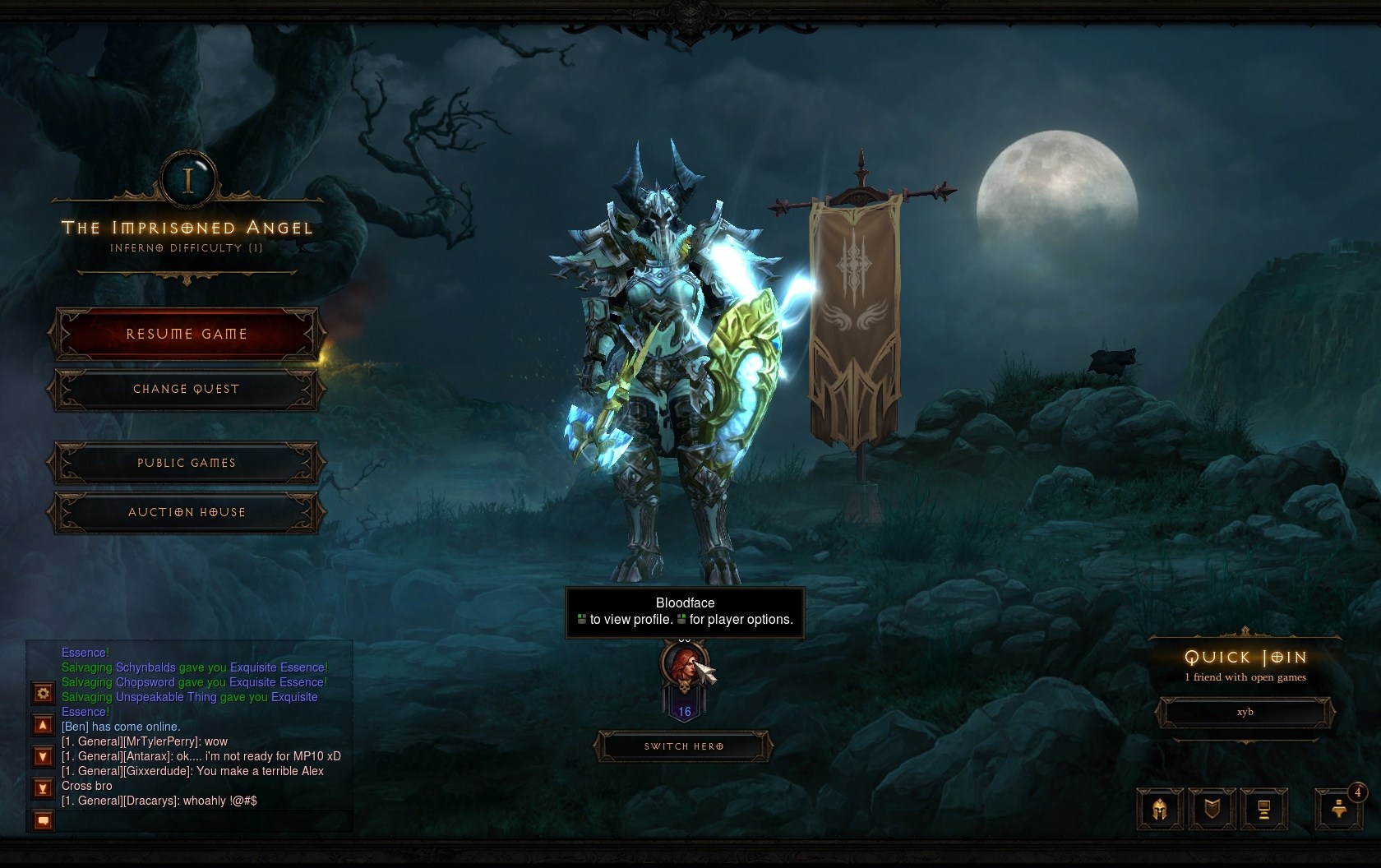Open the shield banner icon
Image resolution: width=1381 pixels, height=868 pixels.
pyautogui.click(x=1212, y=809)
